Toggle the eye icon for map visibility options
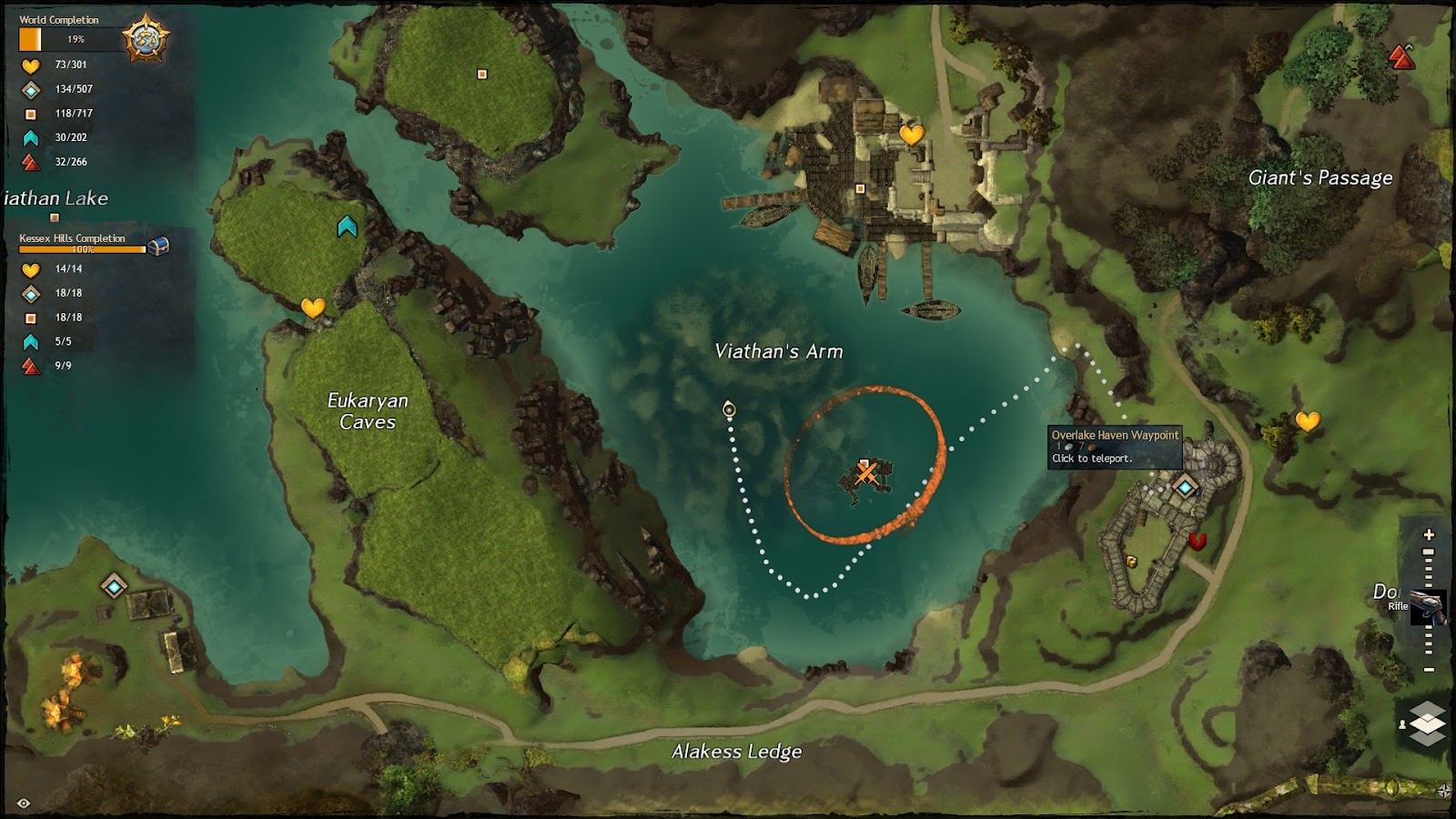 coord(24,803)
